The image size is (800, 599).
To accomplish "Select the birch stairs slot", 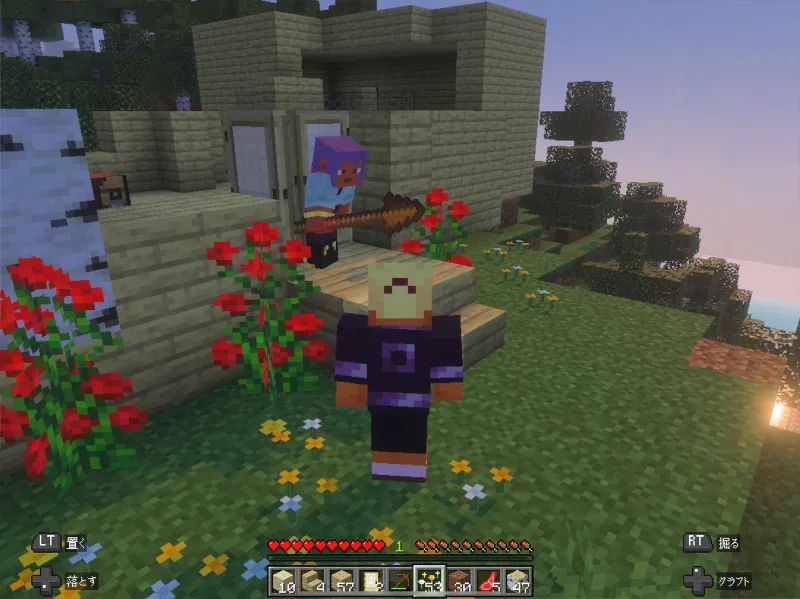I will [x=312, y=580].
